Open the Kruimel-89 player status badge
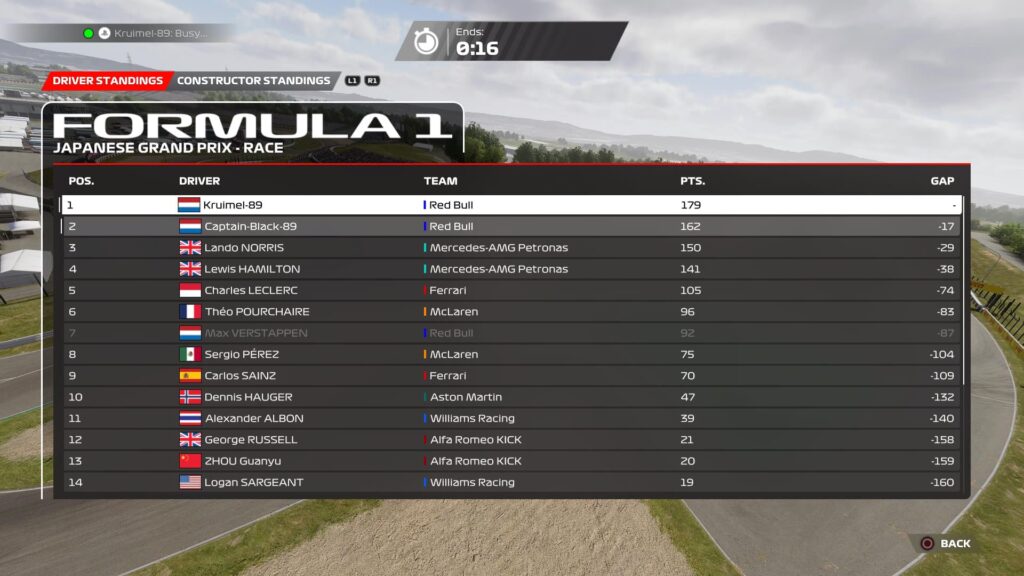The image size is (1024, 576). point(147,33)
